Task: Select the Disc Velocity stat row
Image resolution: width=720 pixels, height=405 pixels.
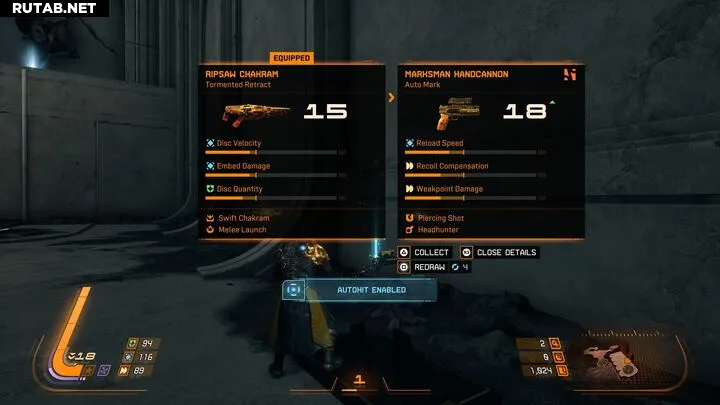Action: coord(276,147)
